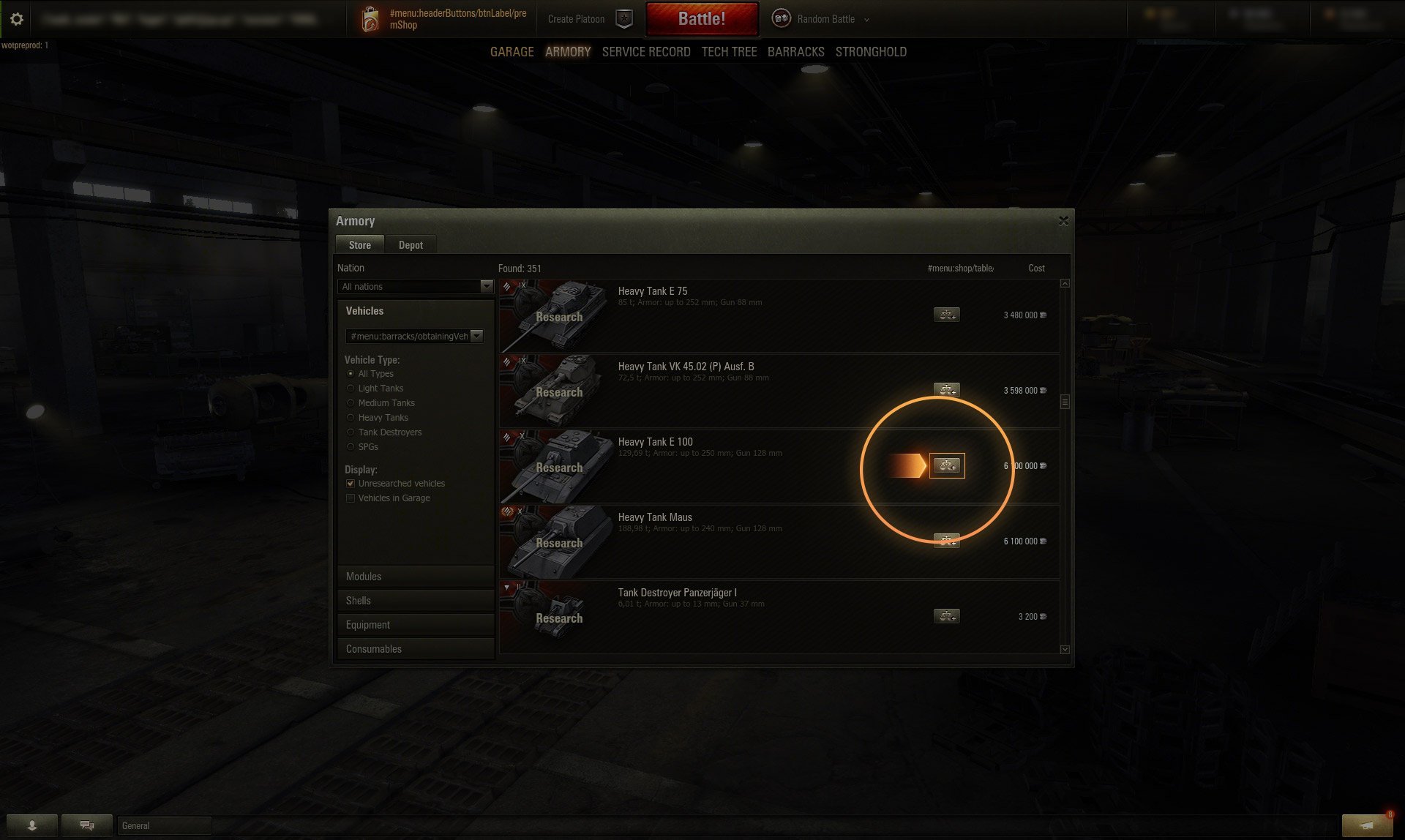Open the Tech Tree

click(729, 52)
